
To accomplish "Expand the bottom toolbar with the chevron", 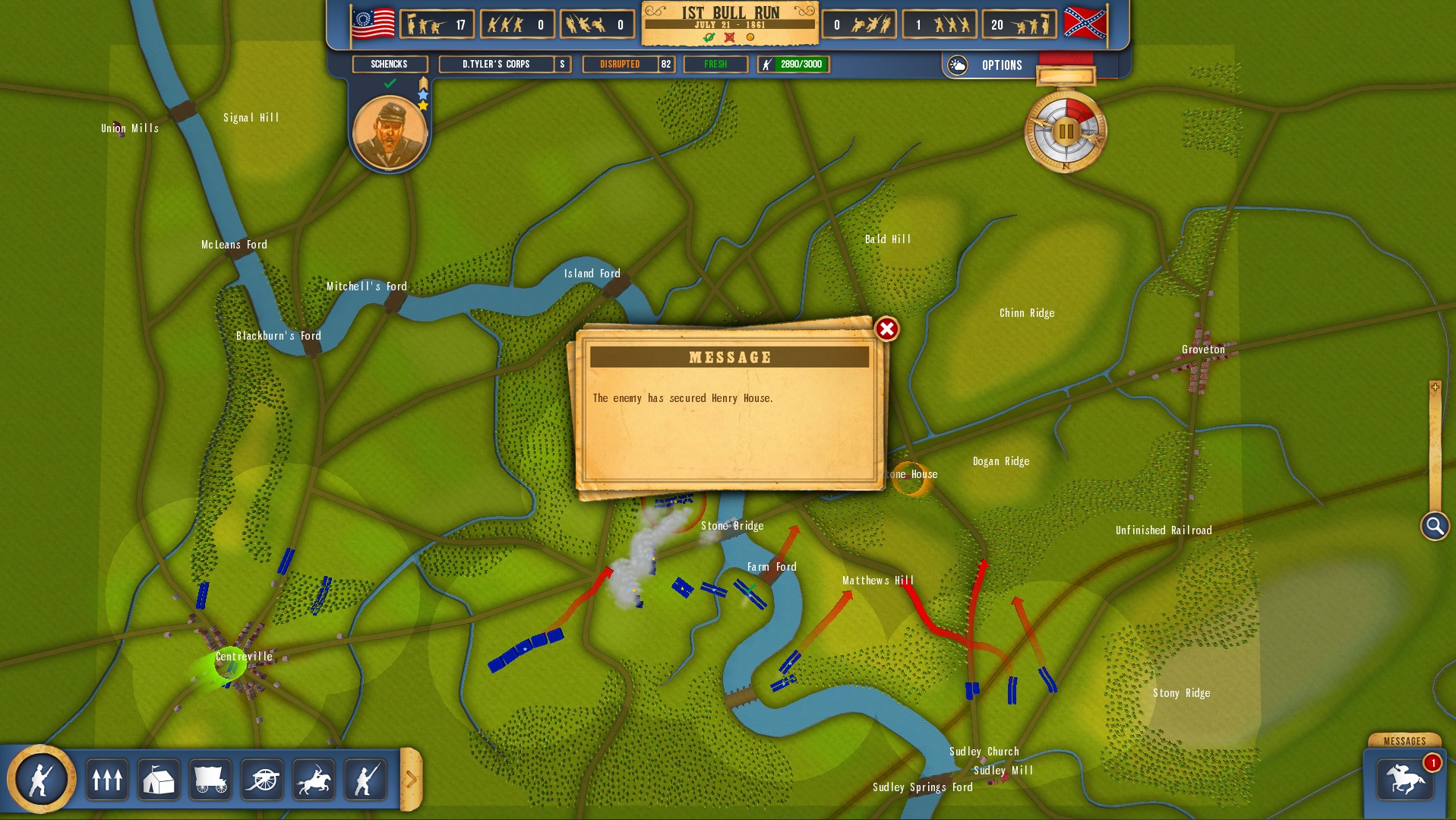I will coord(411,778).
